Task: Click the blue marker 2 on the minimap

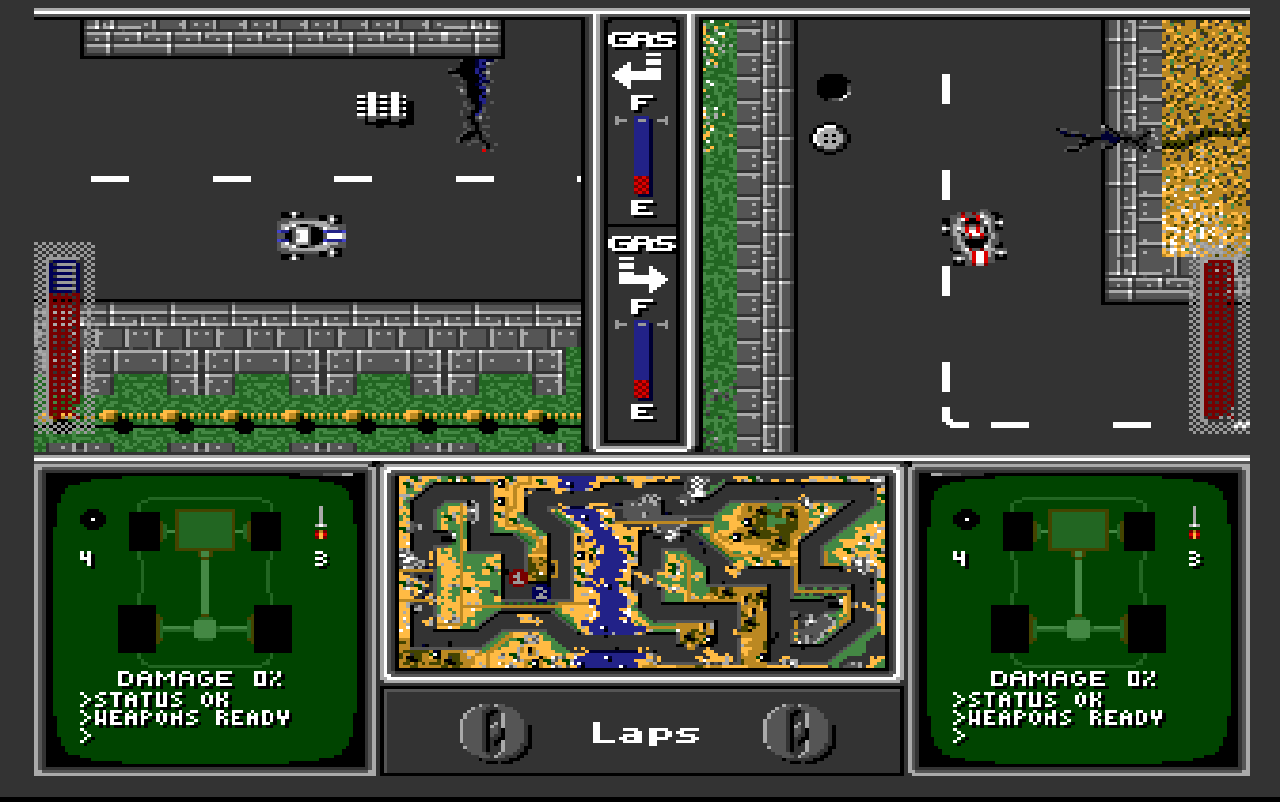Action: pyautogui.click(x=540, y=592)
